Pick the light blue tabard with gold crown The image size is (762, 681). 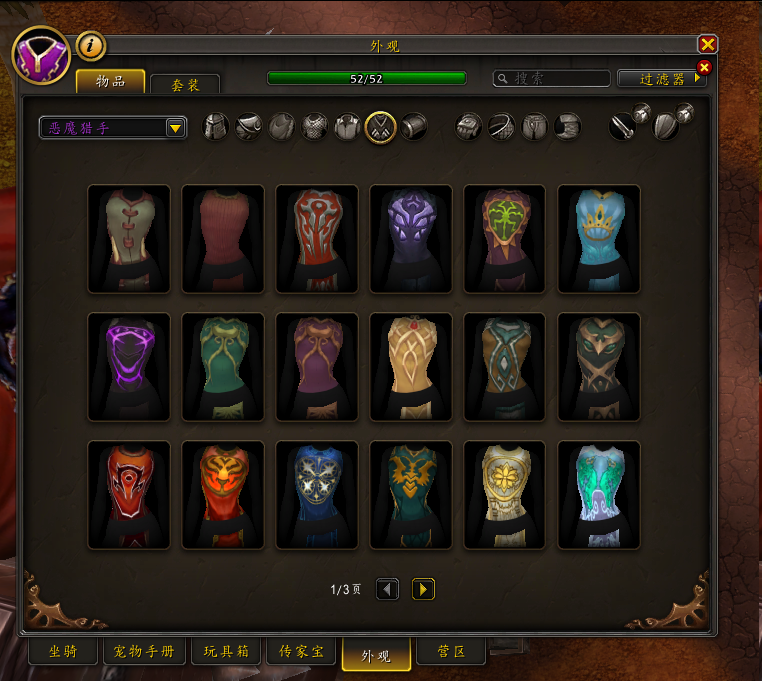click(599, 238)
